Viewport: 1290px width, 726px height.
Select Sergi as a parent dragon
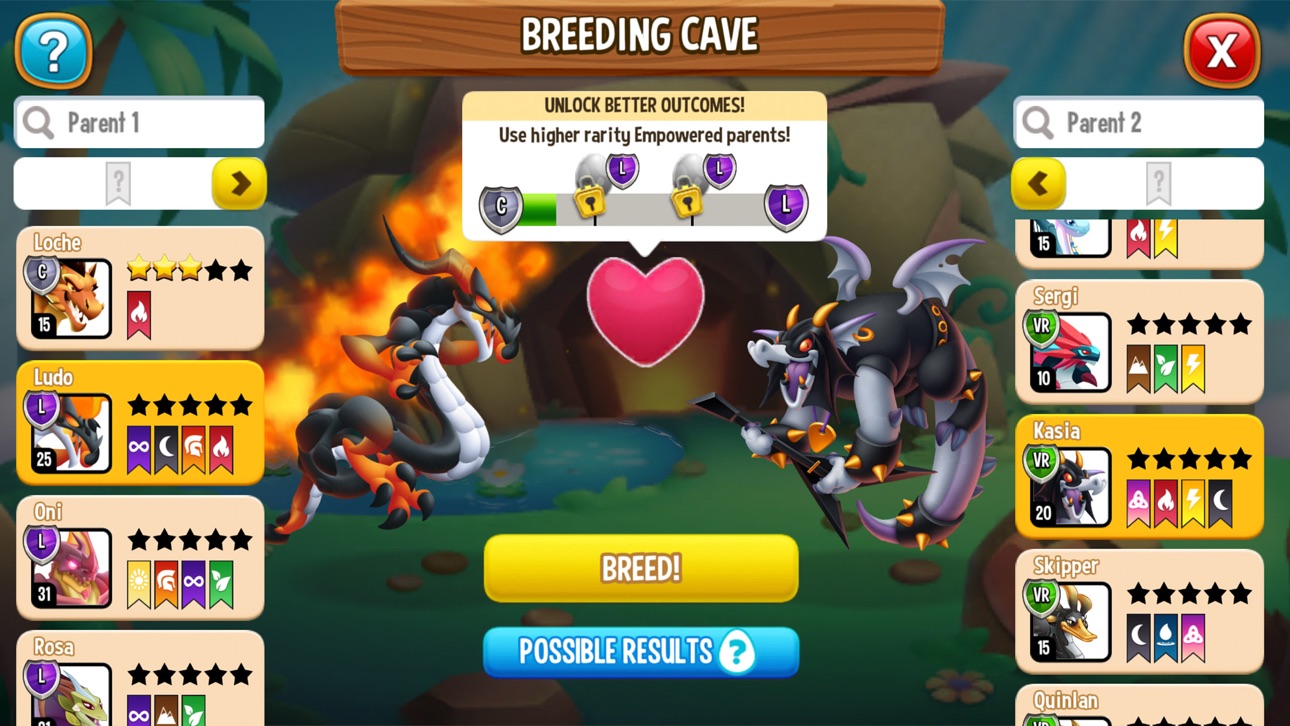click(1140, 340)
